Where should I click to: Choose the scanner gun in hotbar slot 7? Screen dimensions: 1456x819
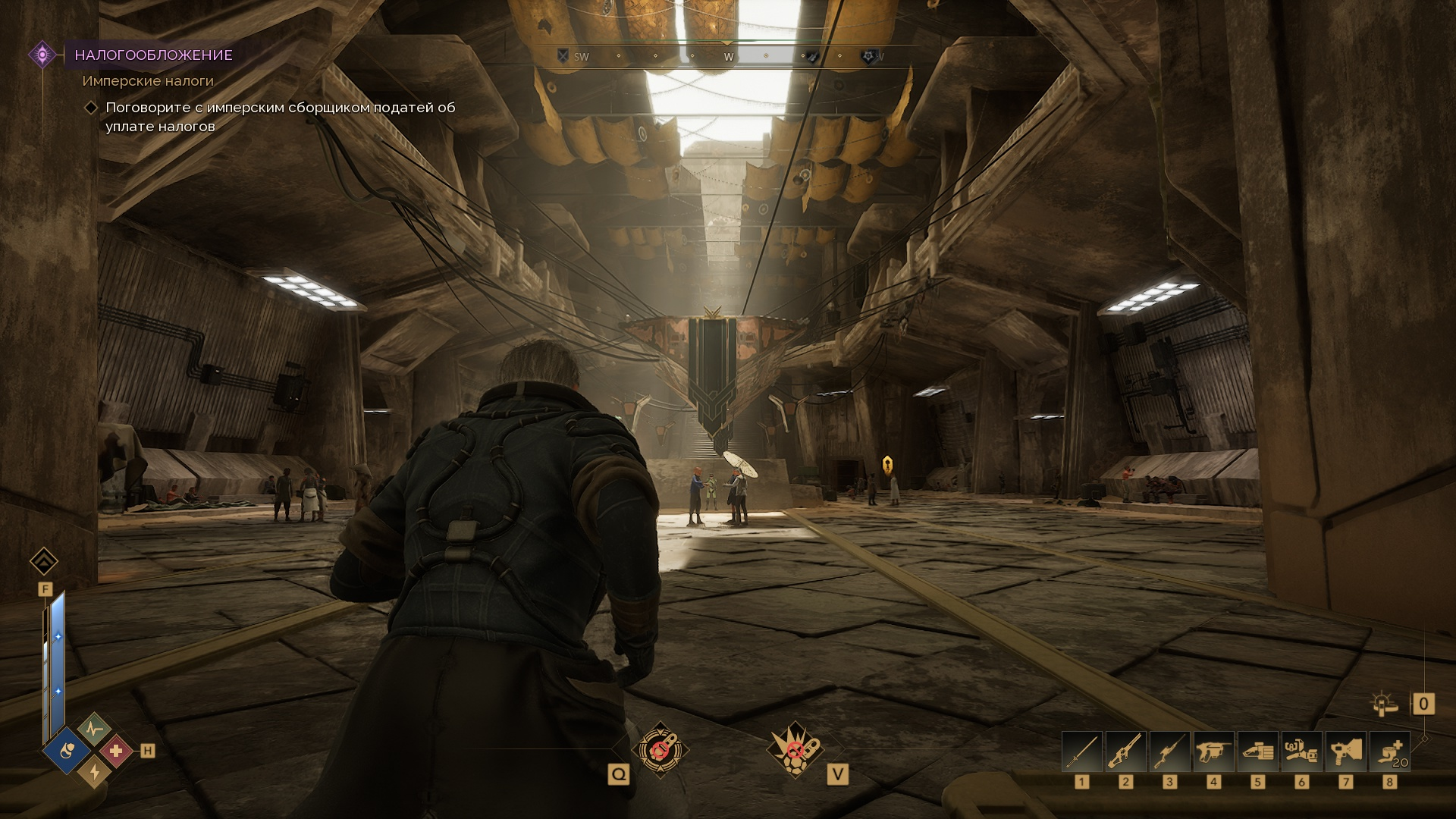(1345, 752)
